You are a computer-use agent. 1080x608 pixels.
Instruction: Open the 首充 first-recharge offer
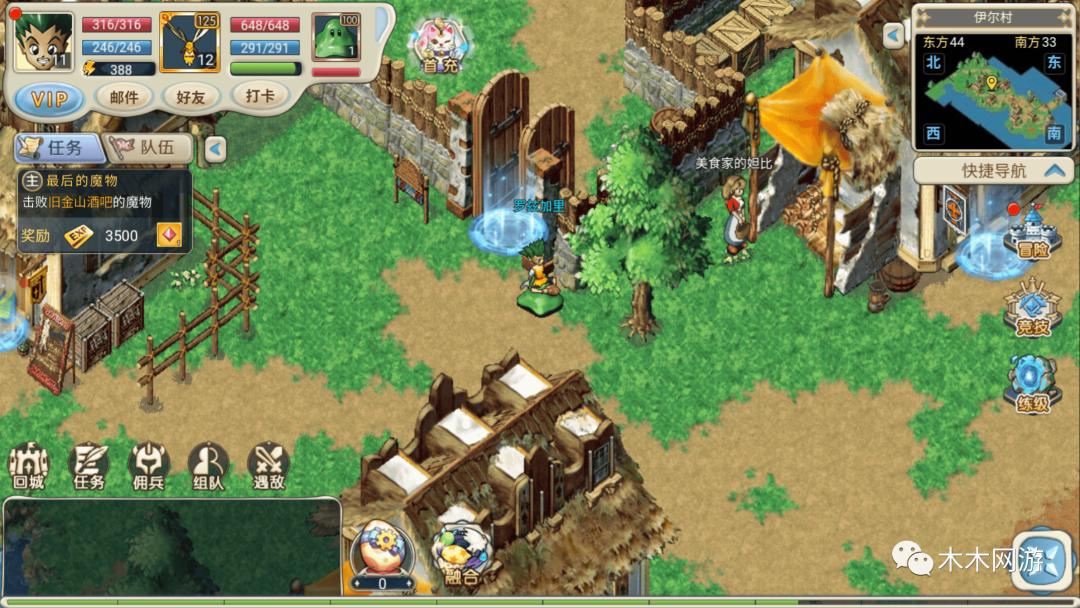click(440, 47)
